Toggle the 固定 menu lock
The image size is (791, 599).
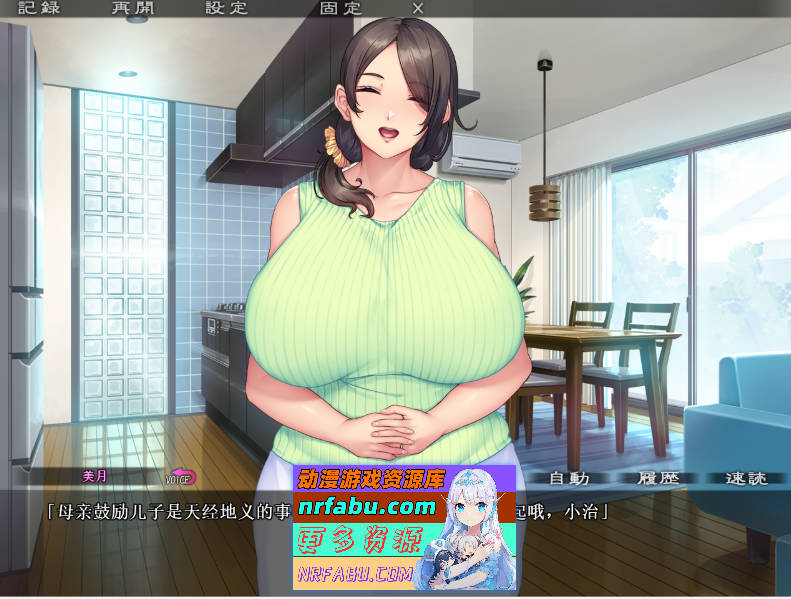(340, 8)
